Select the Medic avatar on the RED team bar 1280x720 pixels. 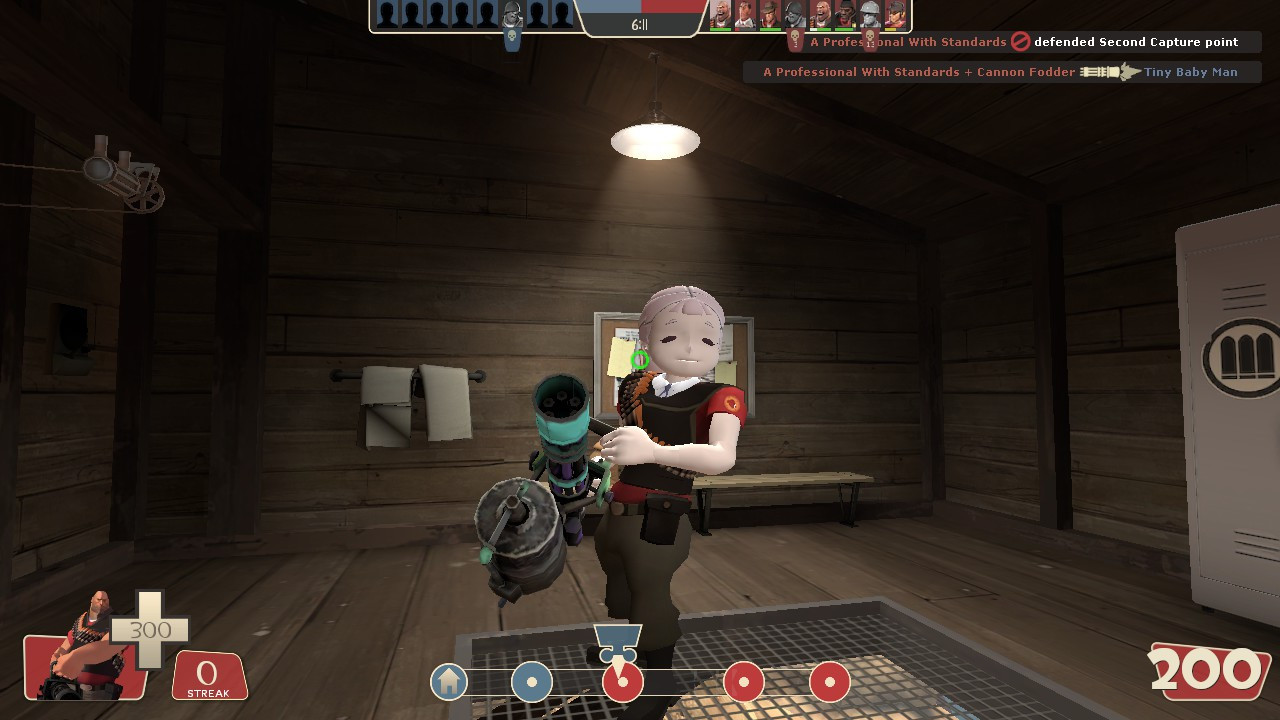(x=745, y=15)
